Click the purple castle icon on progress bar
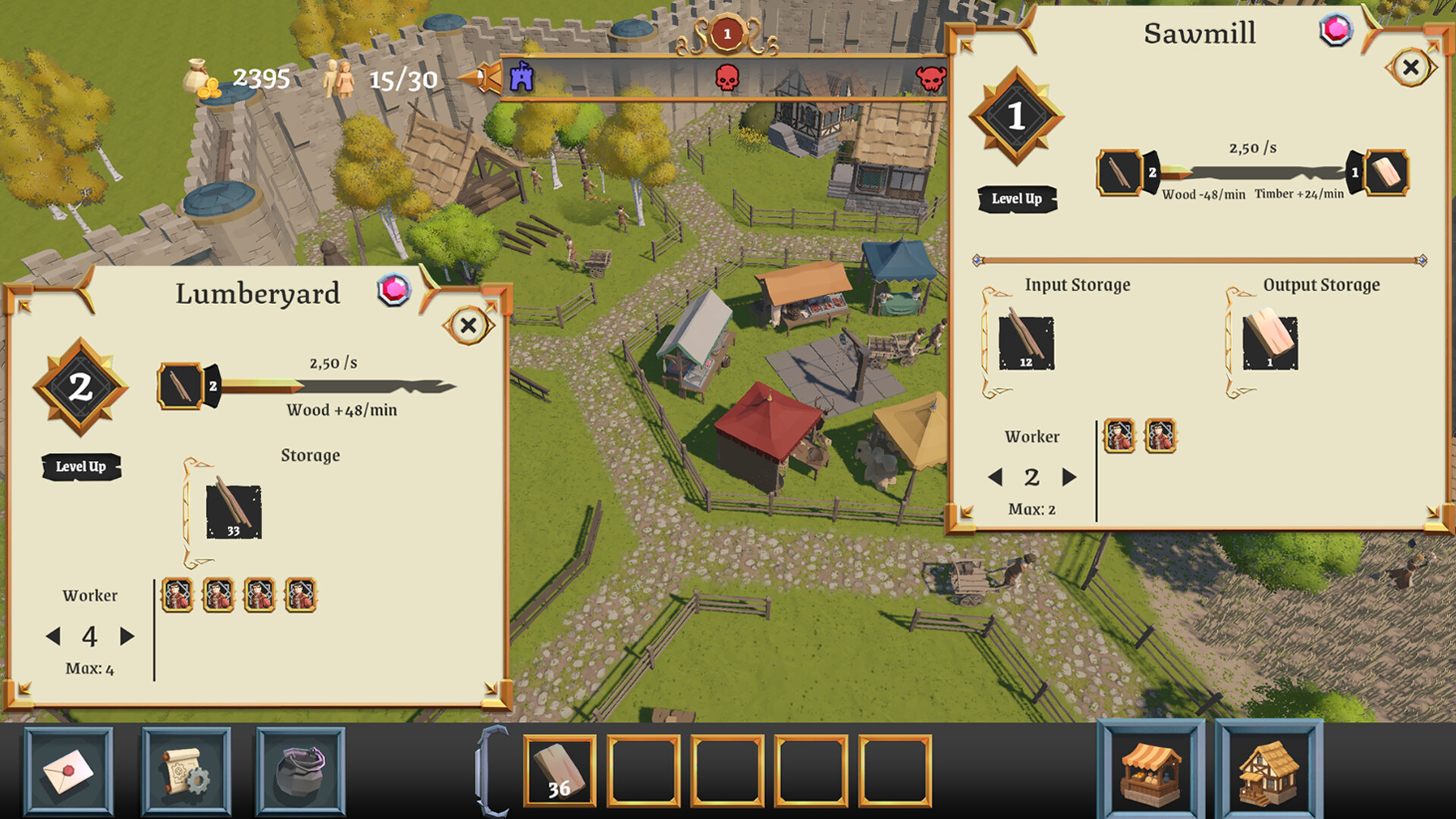Screen dimensions: 1456x819 point(521,79)
